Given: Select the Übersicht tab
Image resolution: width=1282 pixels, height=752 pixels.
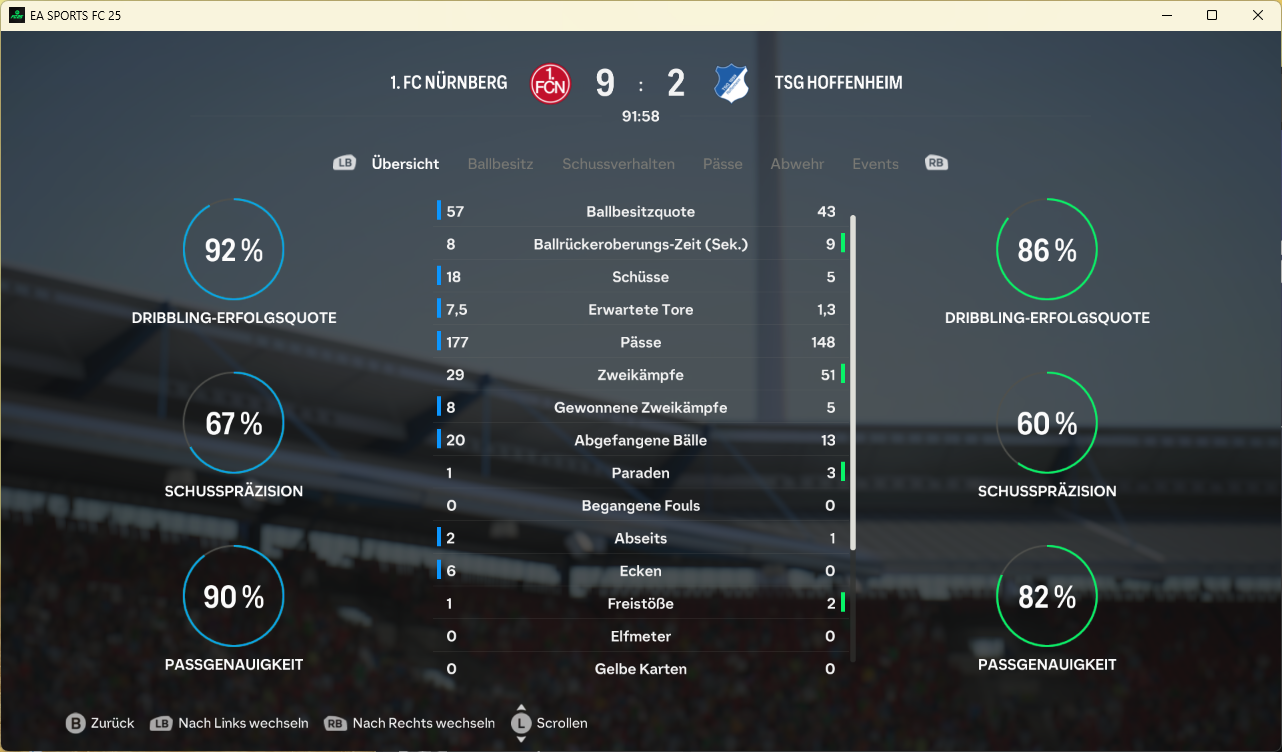Looking at the screenshot, I should tap(405, 164).
